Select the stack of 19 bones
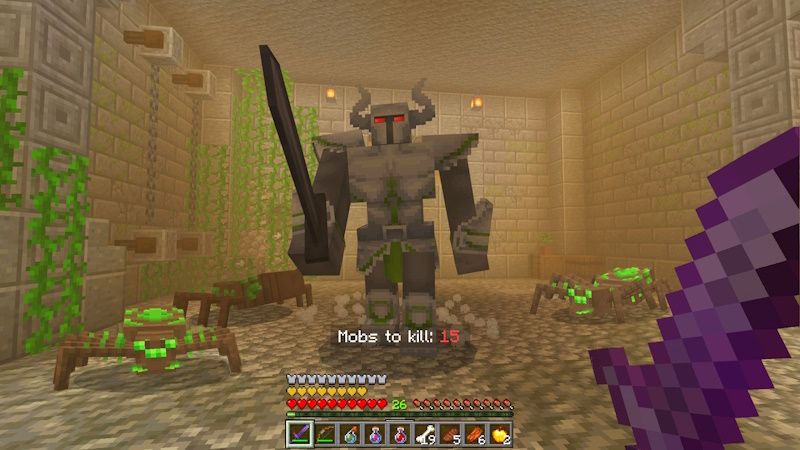 425,434
